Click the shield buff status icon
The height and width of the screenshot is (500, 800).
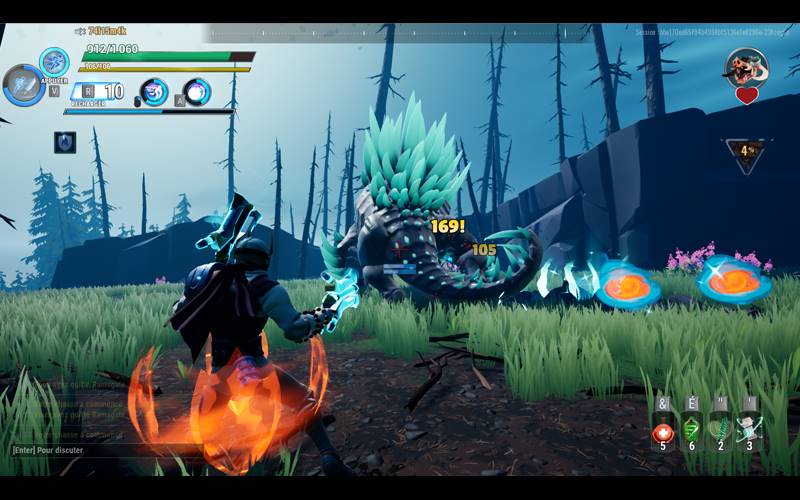65,142
